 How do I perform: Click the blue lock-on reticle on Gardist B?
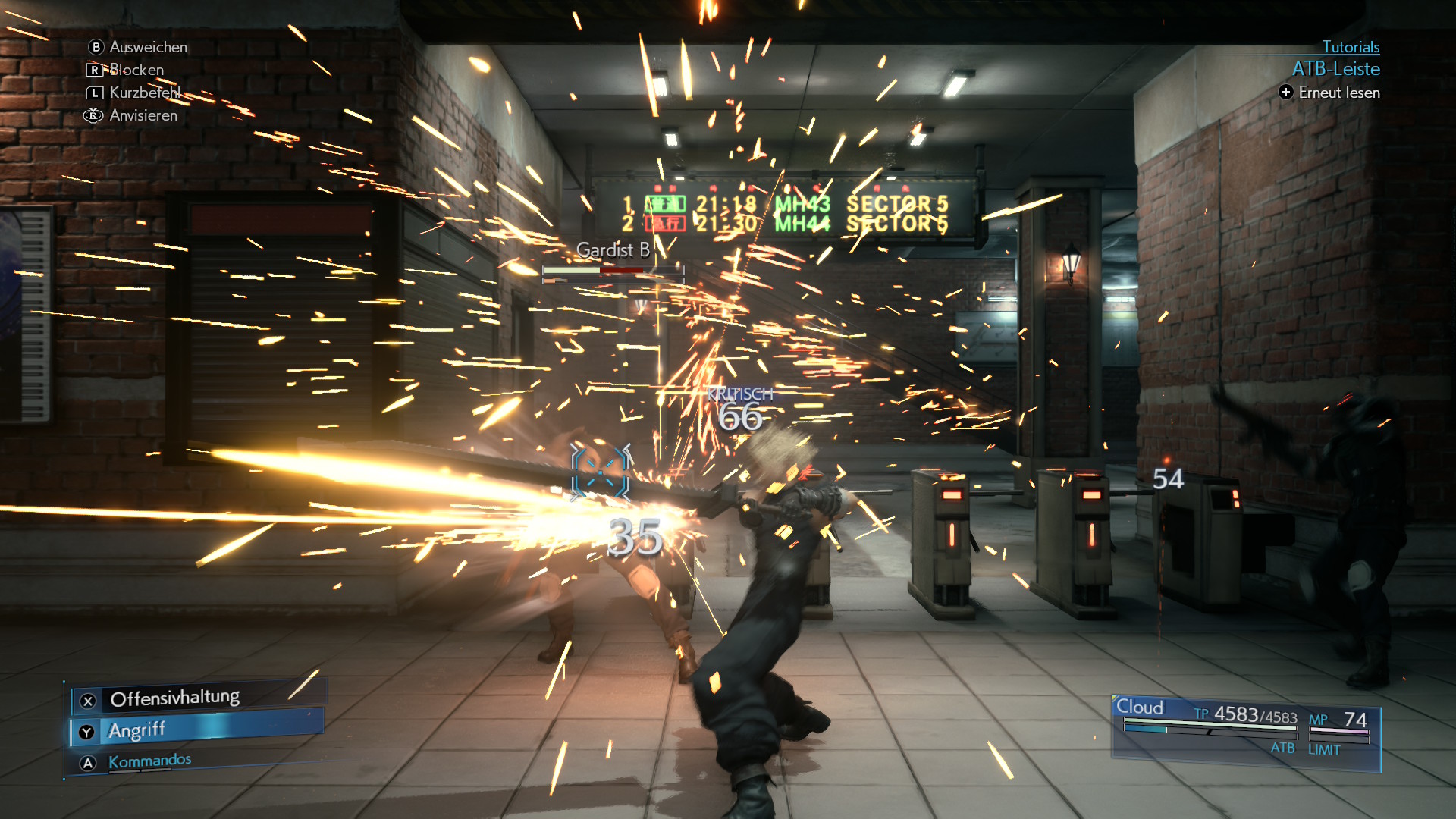(x=601, y=474)
